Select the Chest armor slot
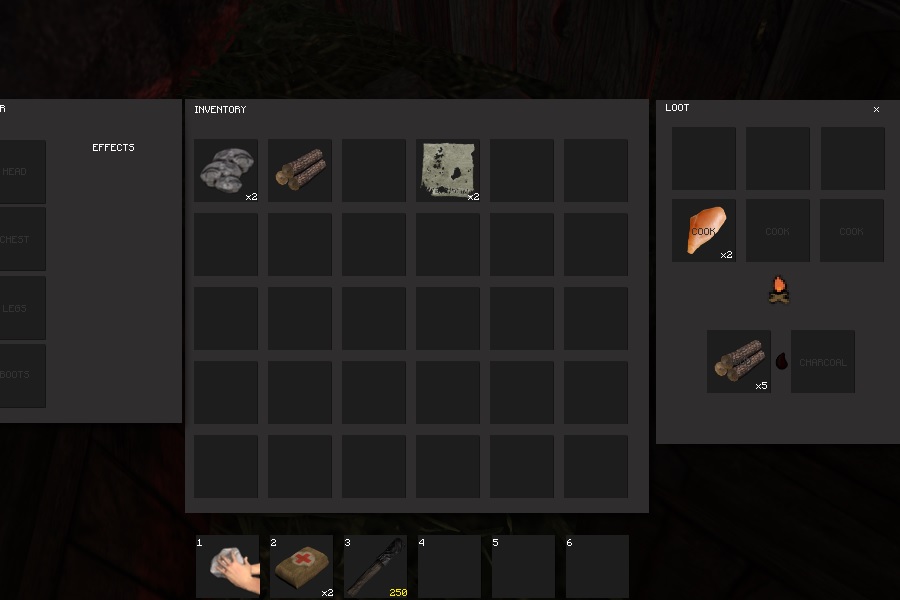This screenshot has height=600, width=900. (20, 239)
